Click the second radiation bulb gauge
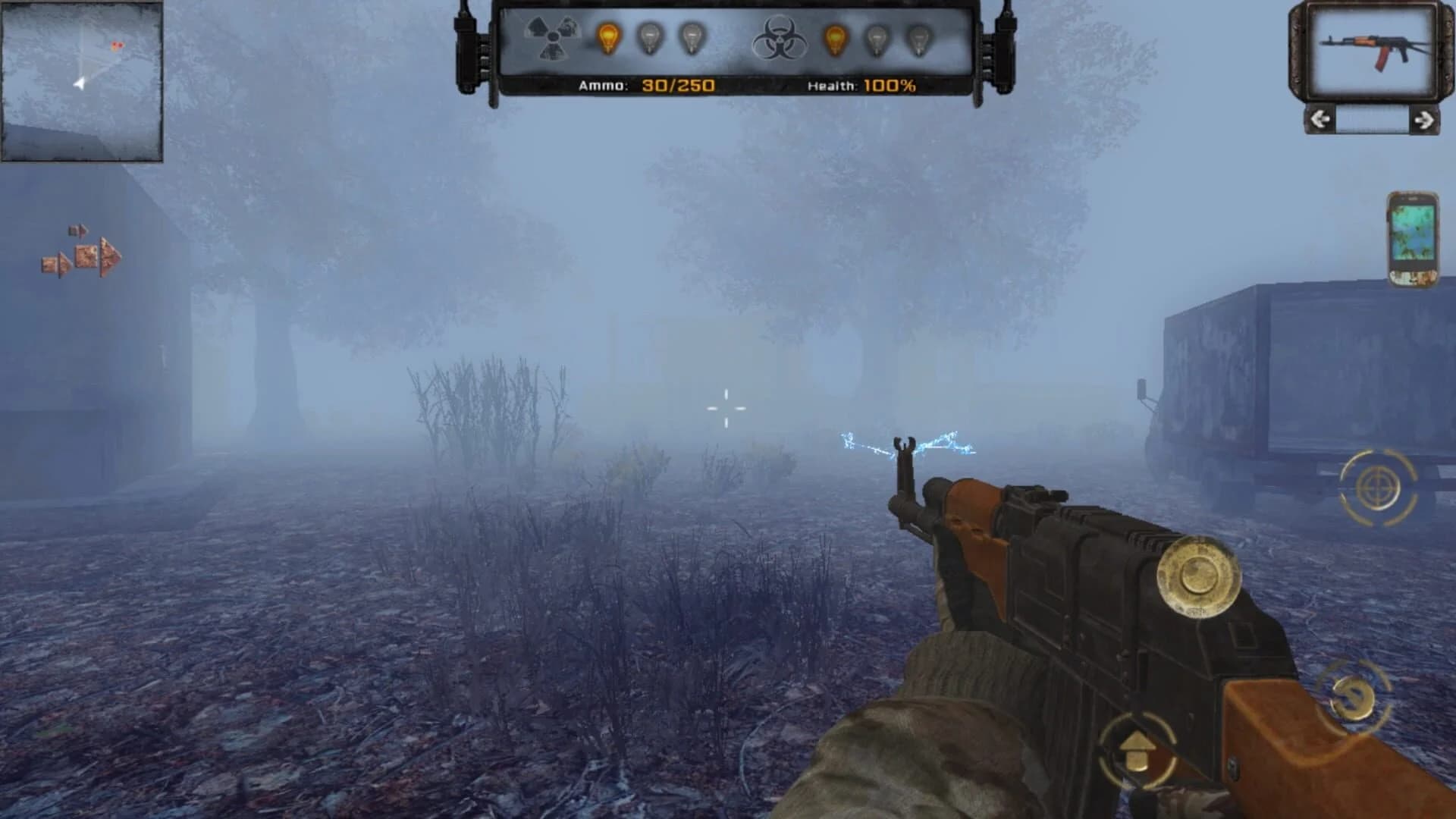This screenshot has width=1456, height=819. 651,36
